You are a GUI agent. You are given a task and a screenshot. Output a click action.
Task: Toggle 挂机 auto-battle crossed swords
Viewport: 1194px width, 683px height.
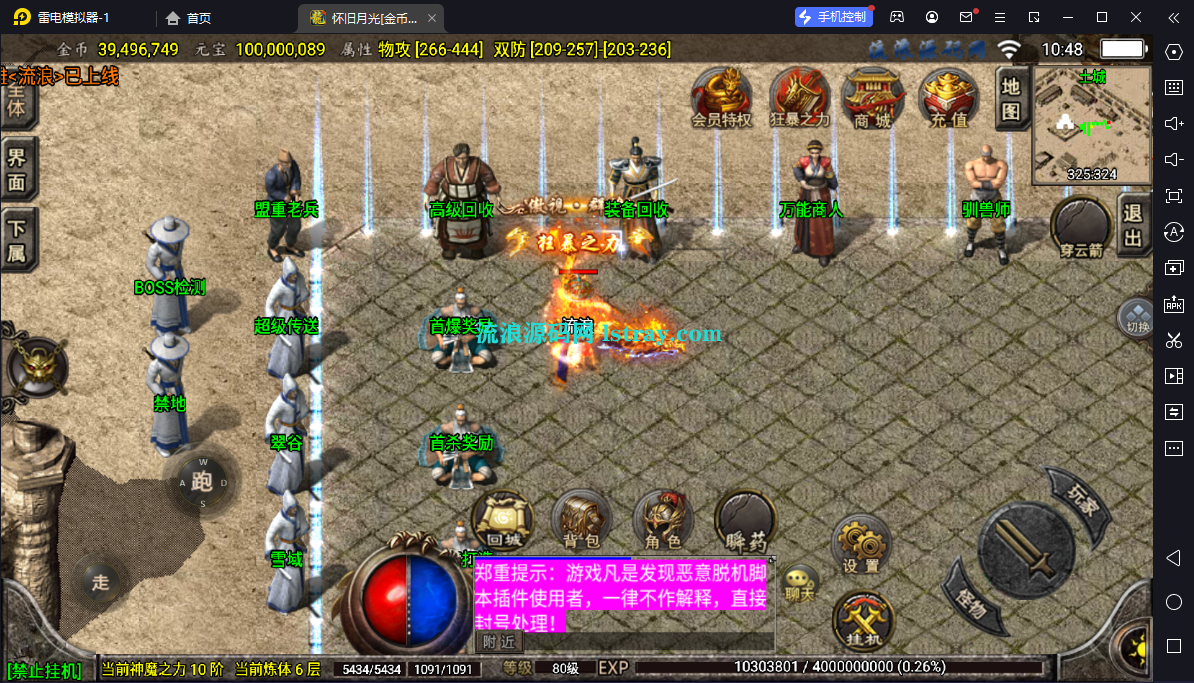pyautogui.click(x=862, y=619)
